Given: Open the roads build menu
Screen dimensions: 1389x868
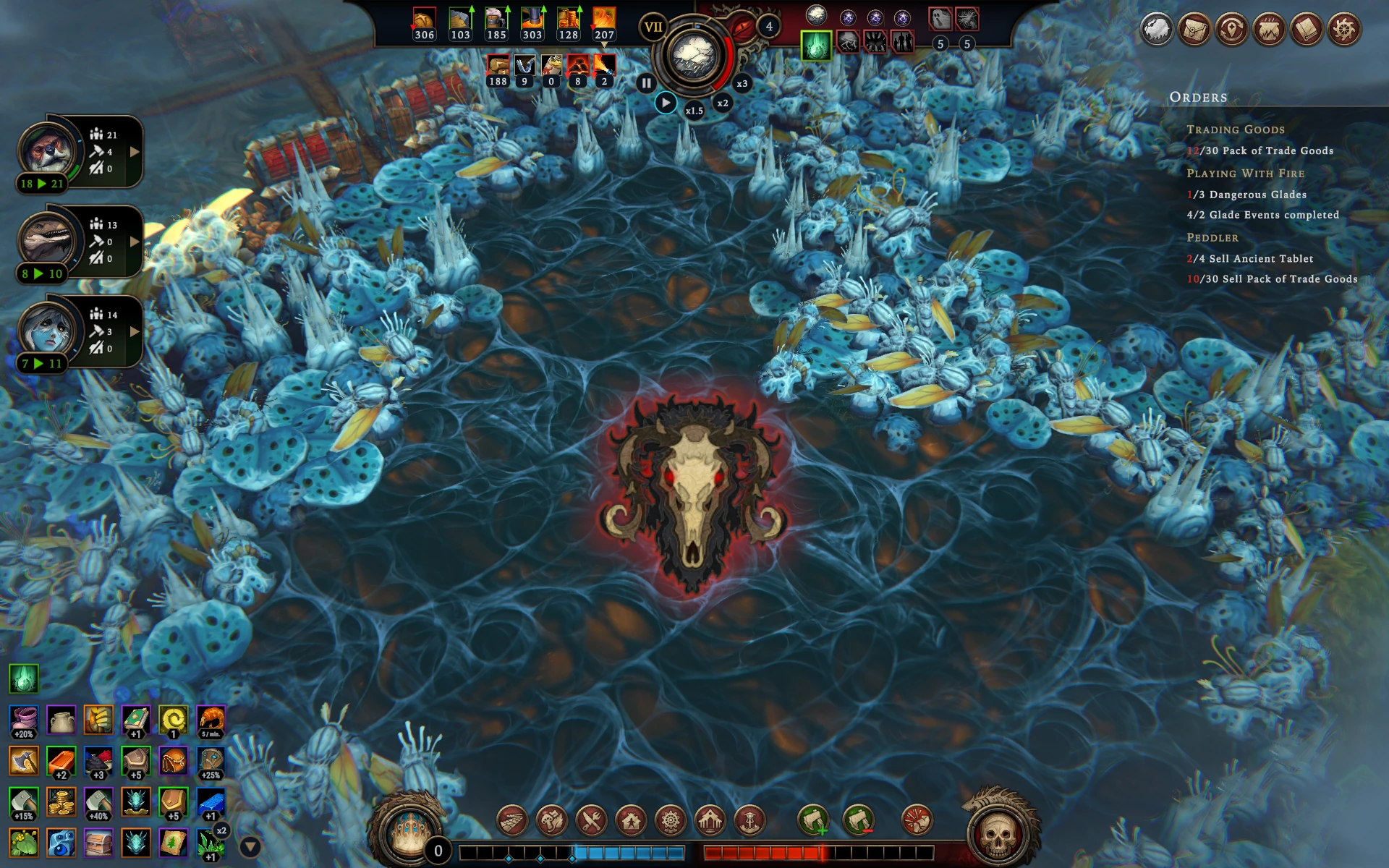Looking at the screenshot, I should [512, 821].
